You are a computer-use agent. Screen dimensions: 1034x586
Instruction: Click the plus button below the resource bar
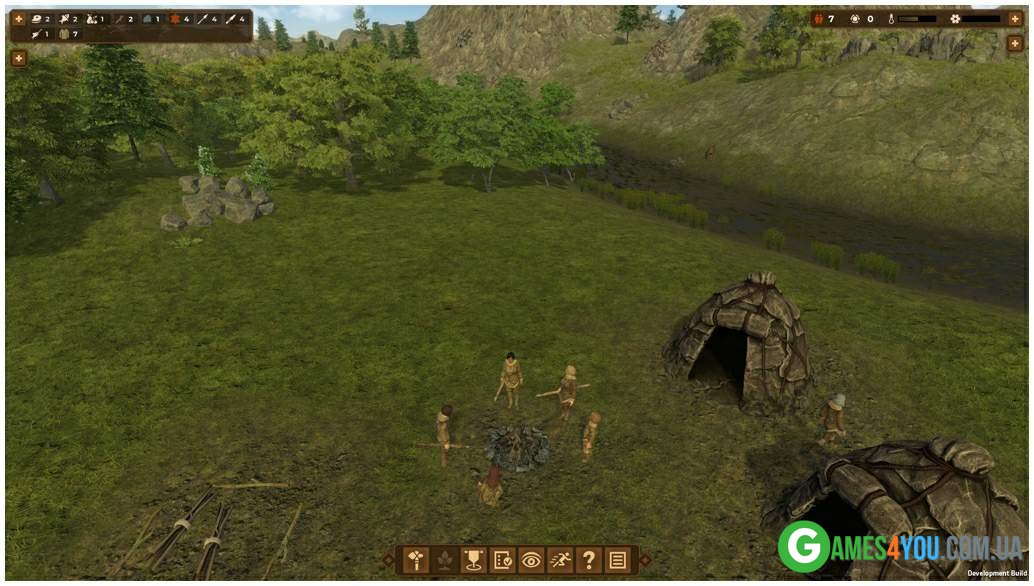point(18,58)
